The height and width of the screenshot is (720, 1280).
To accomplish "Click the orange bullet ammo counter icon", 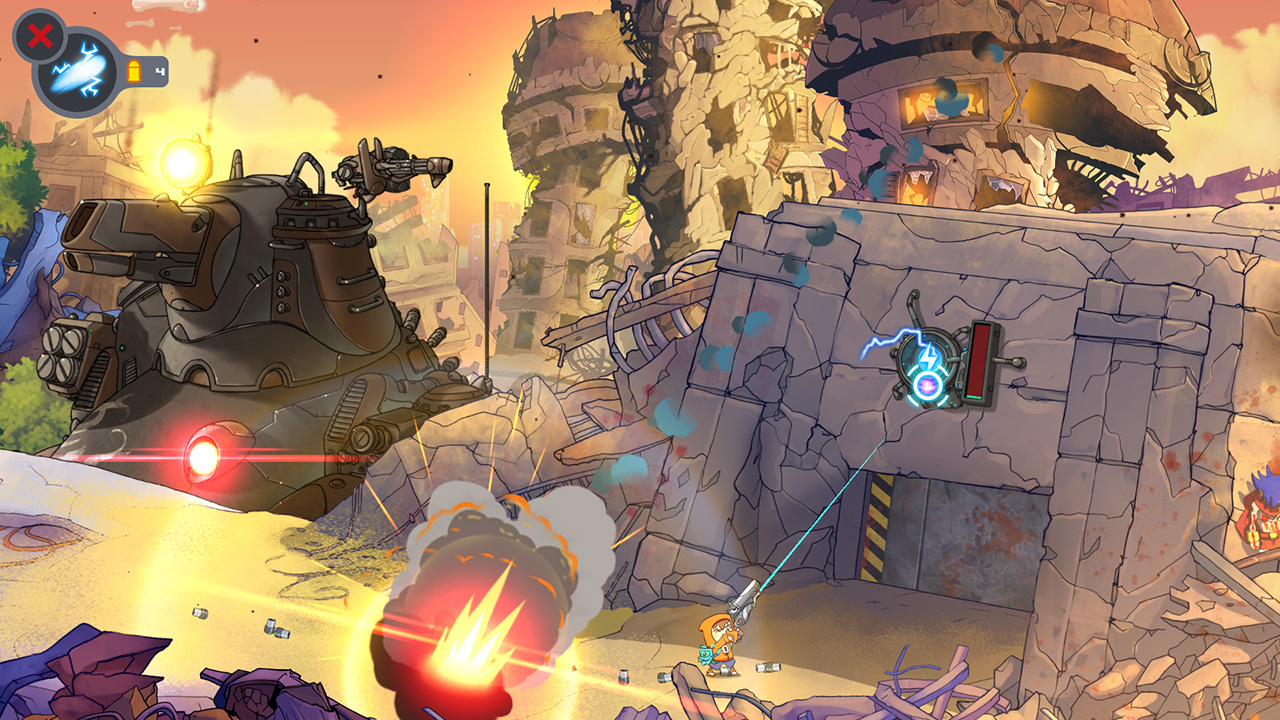I will 134,70.
